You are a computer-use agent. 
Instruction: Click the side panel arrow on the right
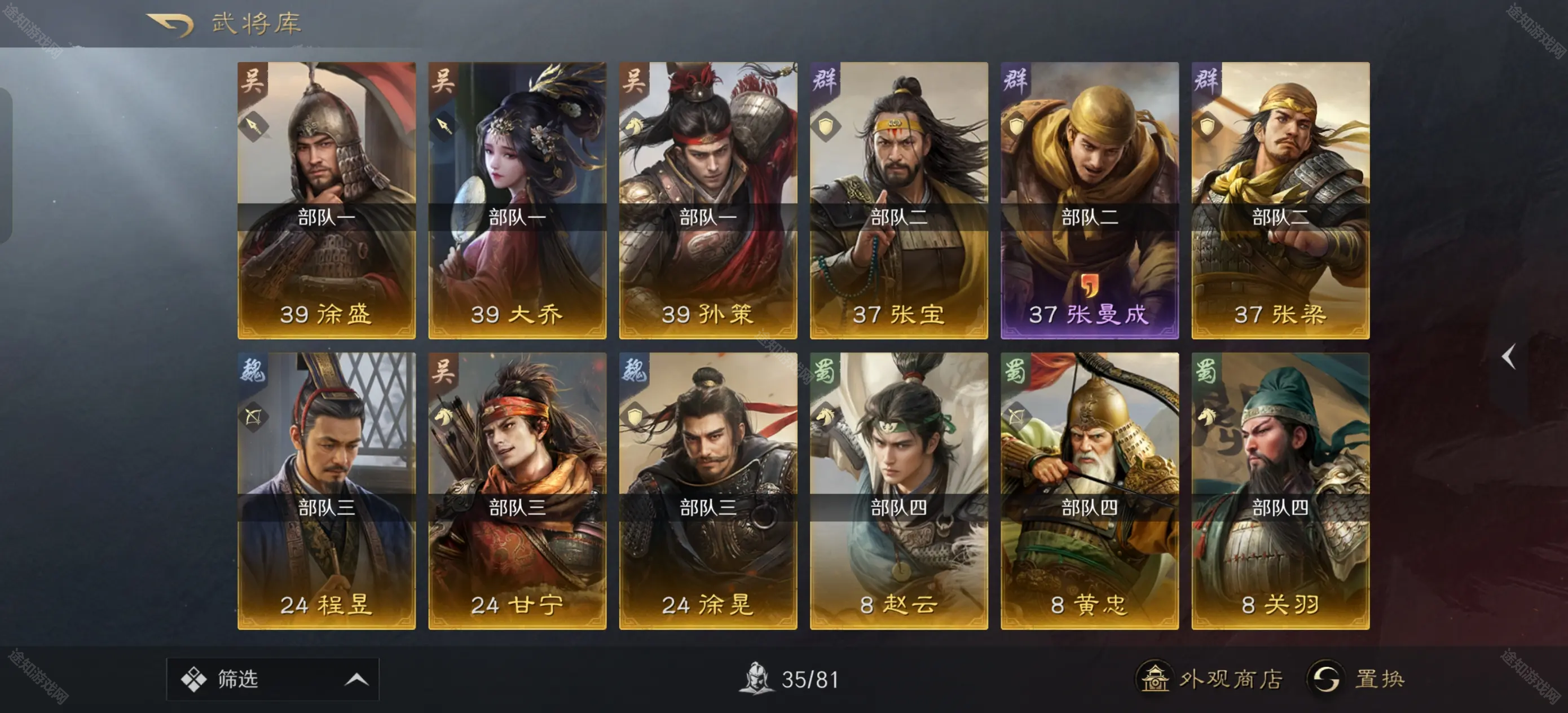[1508, 357]
